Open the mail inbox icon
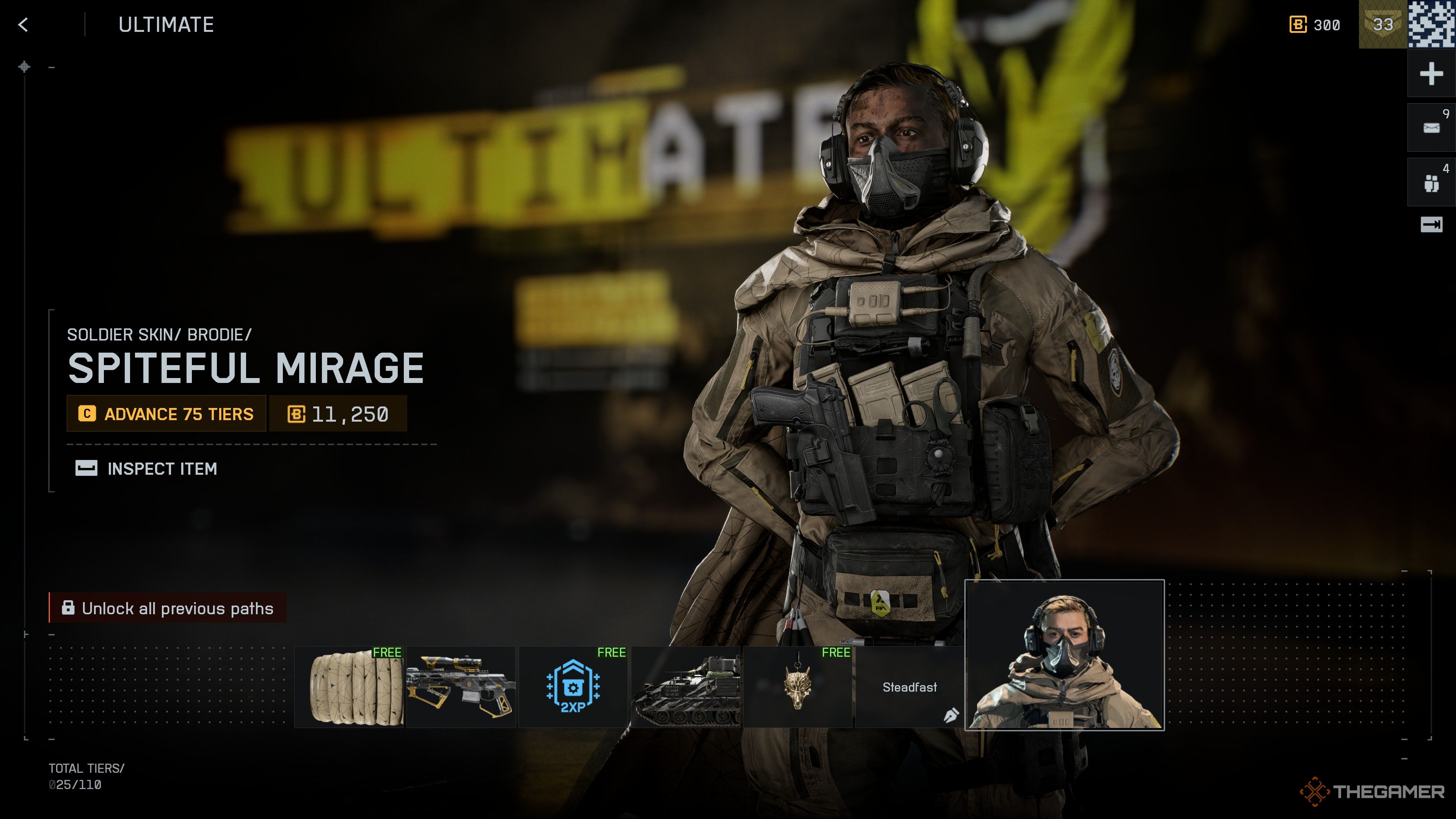This screenshot has height=819, width=1456. click(1431, 128)
